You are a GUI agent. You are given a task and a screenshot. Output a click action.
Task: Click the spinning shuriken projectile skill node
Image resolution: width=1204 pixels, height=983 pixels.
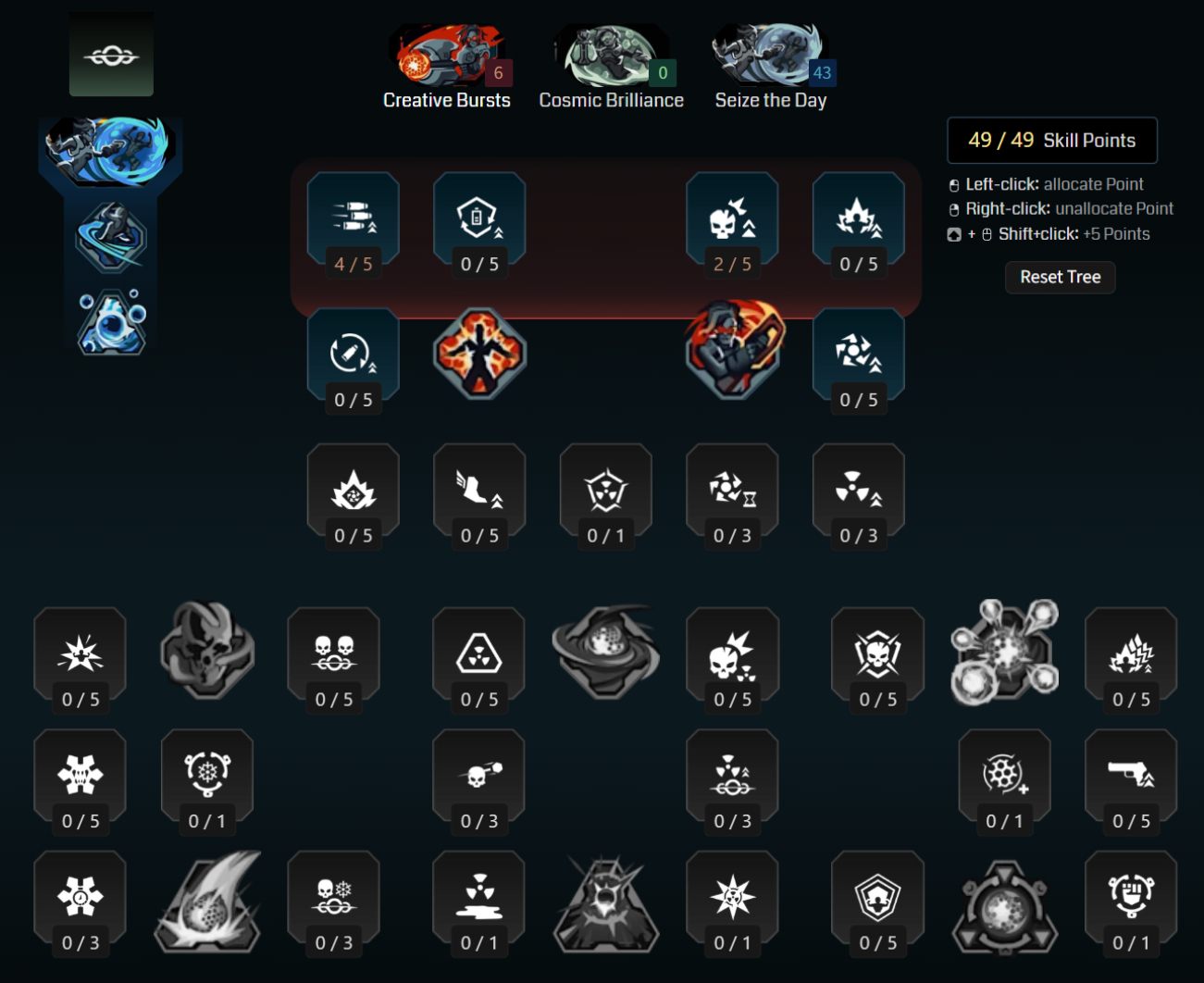[x=858, y=353]
